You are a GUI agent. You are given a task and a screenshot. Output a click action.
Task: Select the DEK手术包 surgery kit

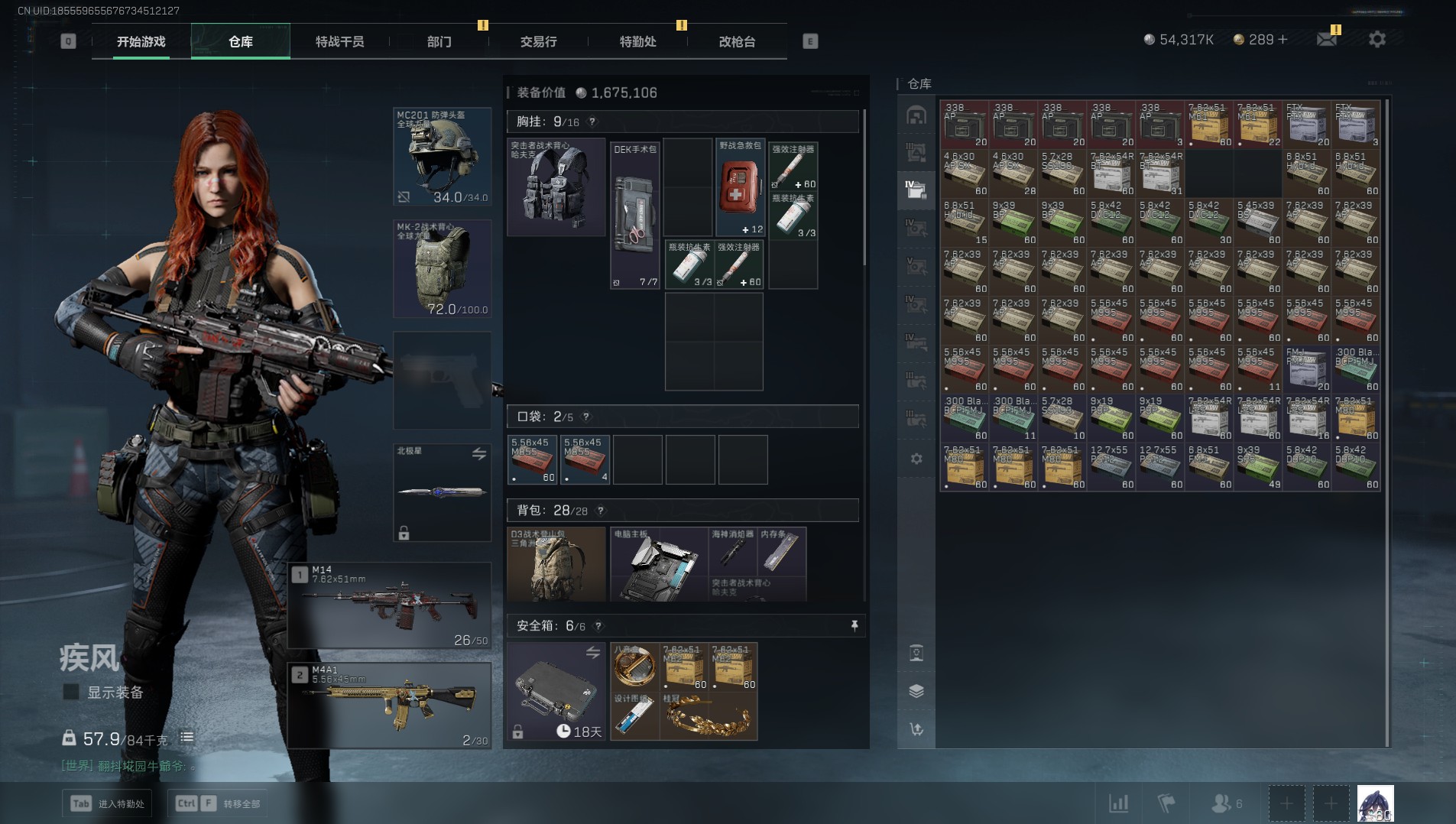(634, 214)
